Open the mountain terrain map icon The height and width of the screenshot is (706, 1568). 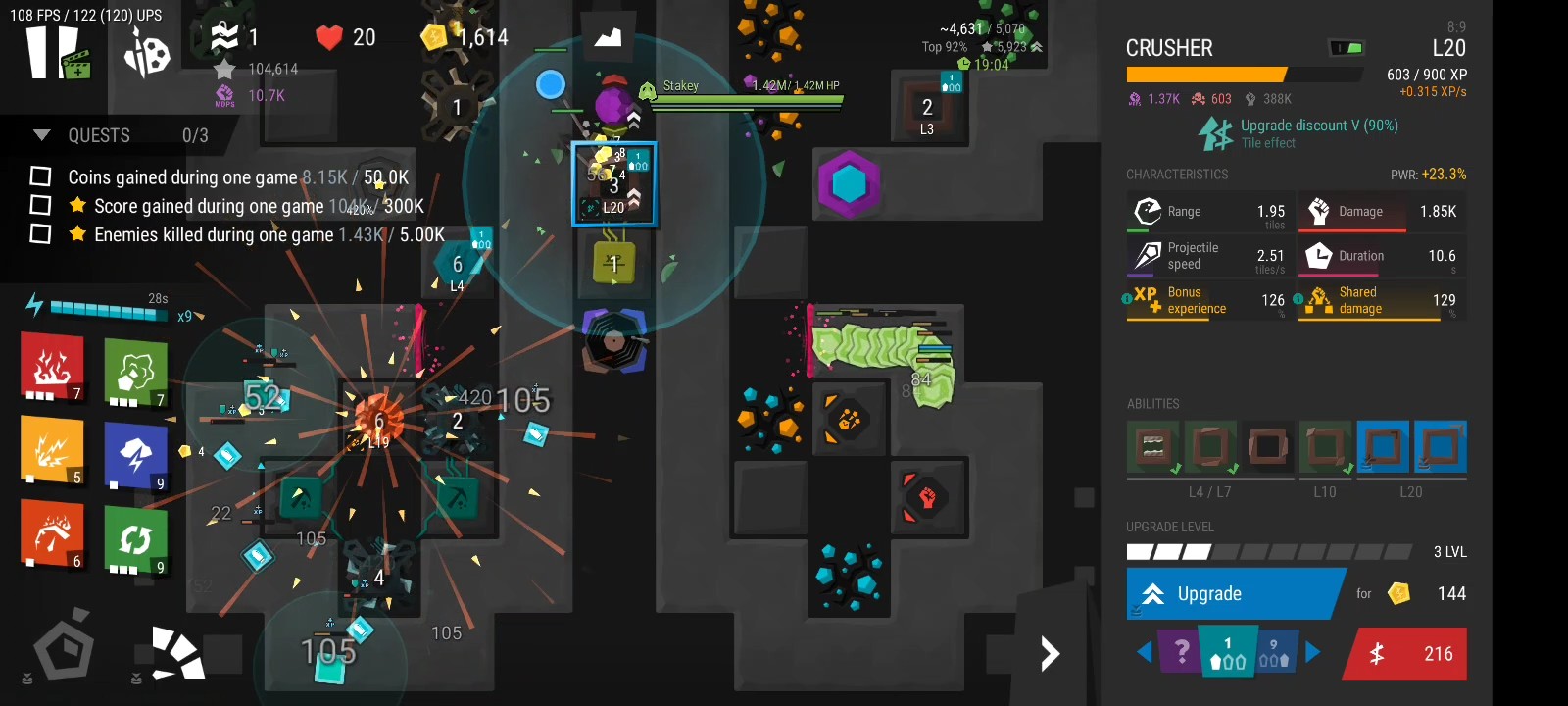coord(608,37)
